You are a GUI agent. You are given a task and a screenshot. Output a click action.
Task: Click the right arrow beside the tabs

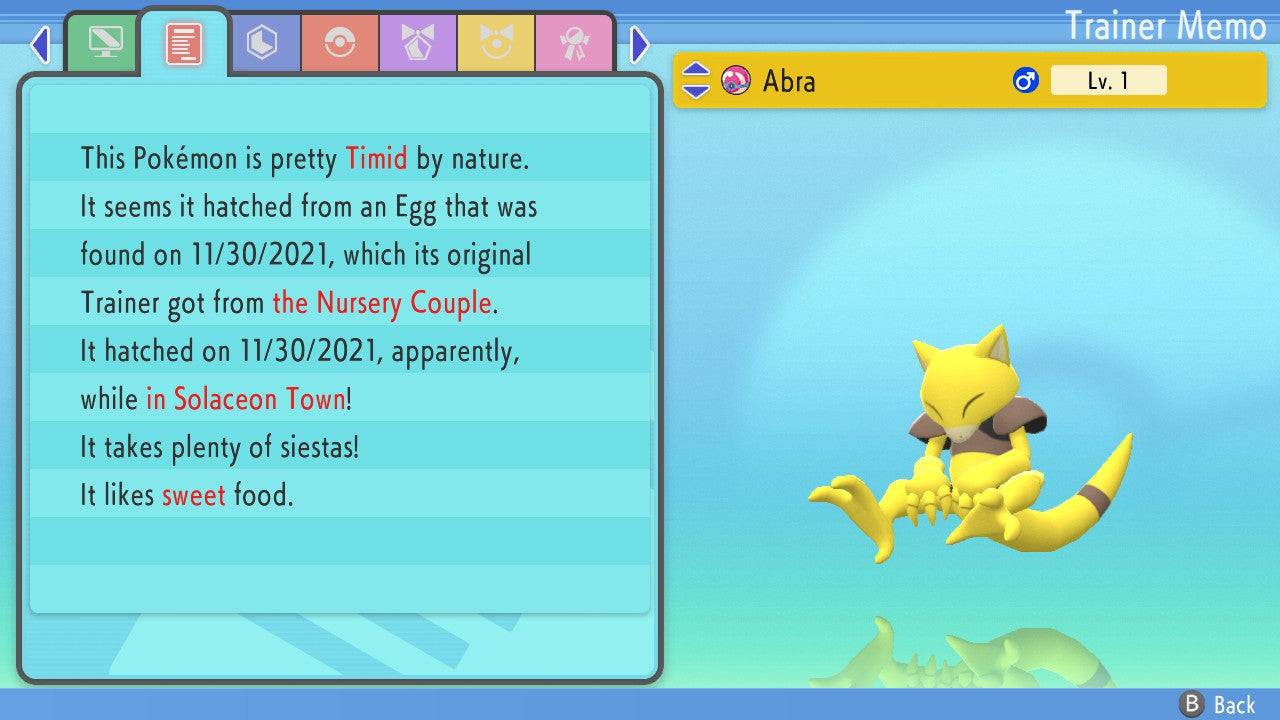(x=640, y=44)
